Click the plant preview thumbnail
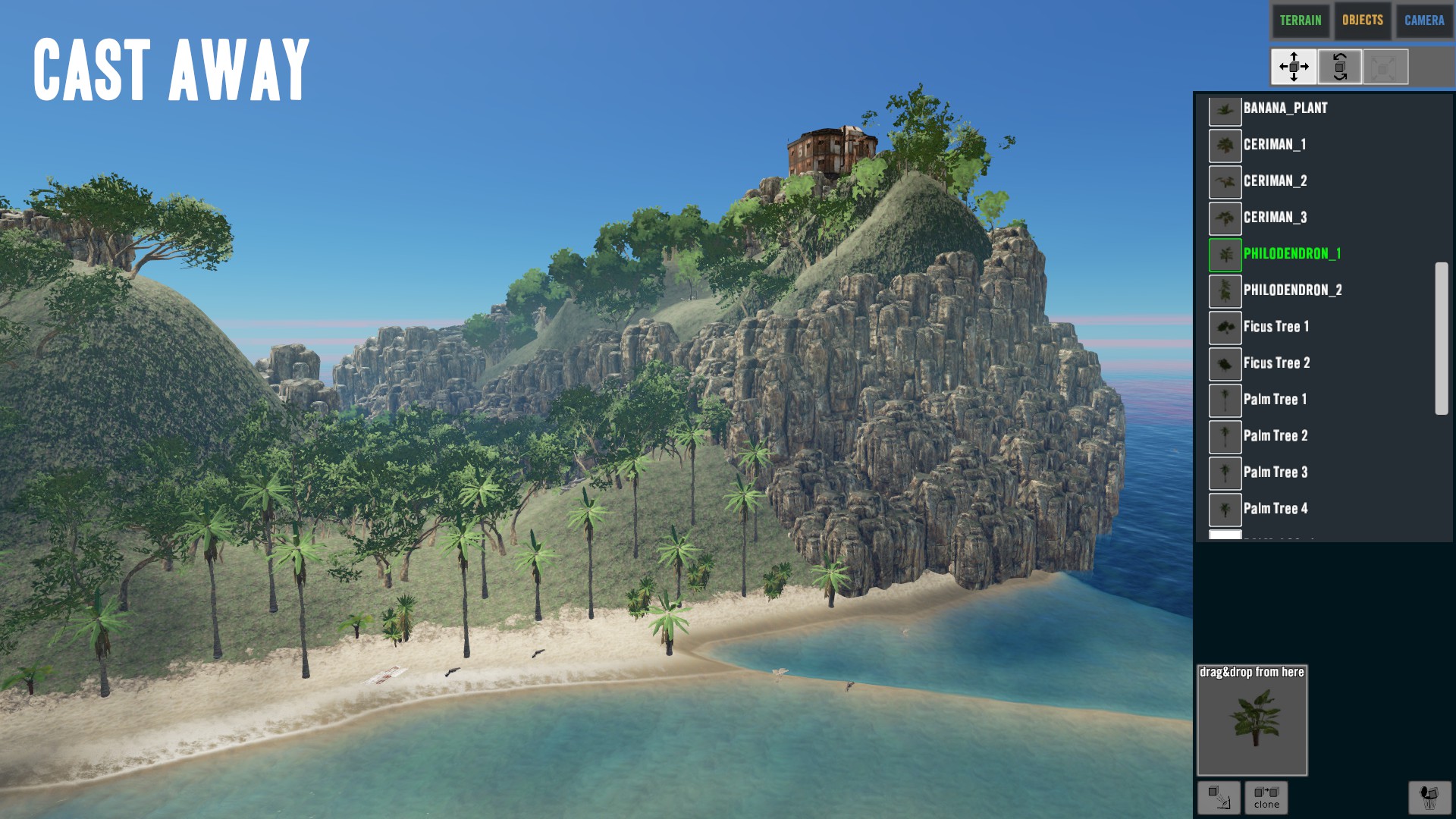Viewport: 1456px width, 819px height. (x=1252, y=720)
